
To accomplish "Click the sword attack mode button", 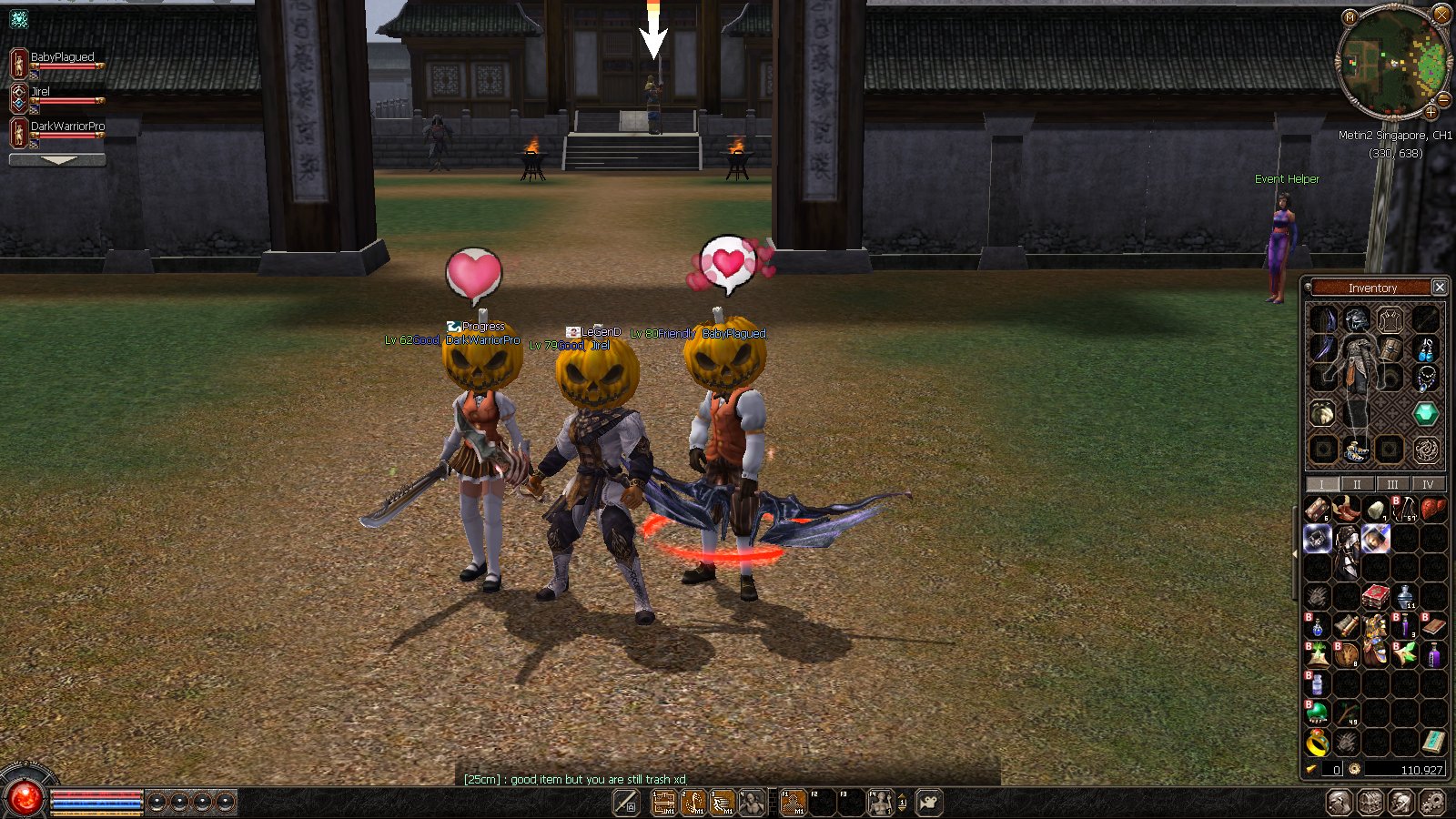I will [x=626, y=803].
